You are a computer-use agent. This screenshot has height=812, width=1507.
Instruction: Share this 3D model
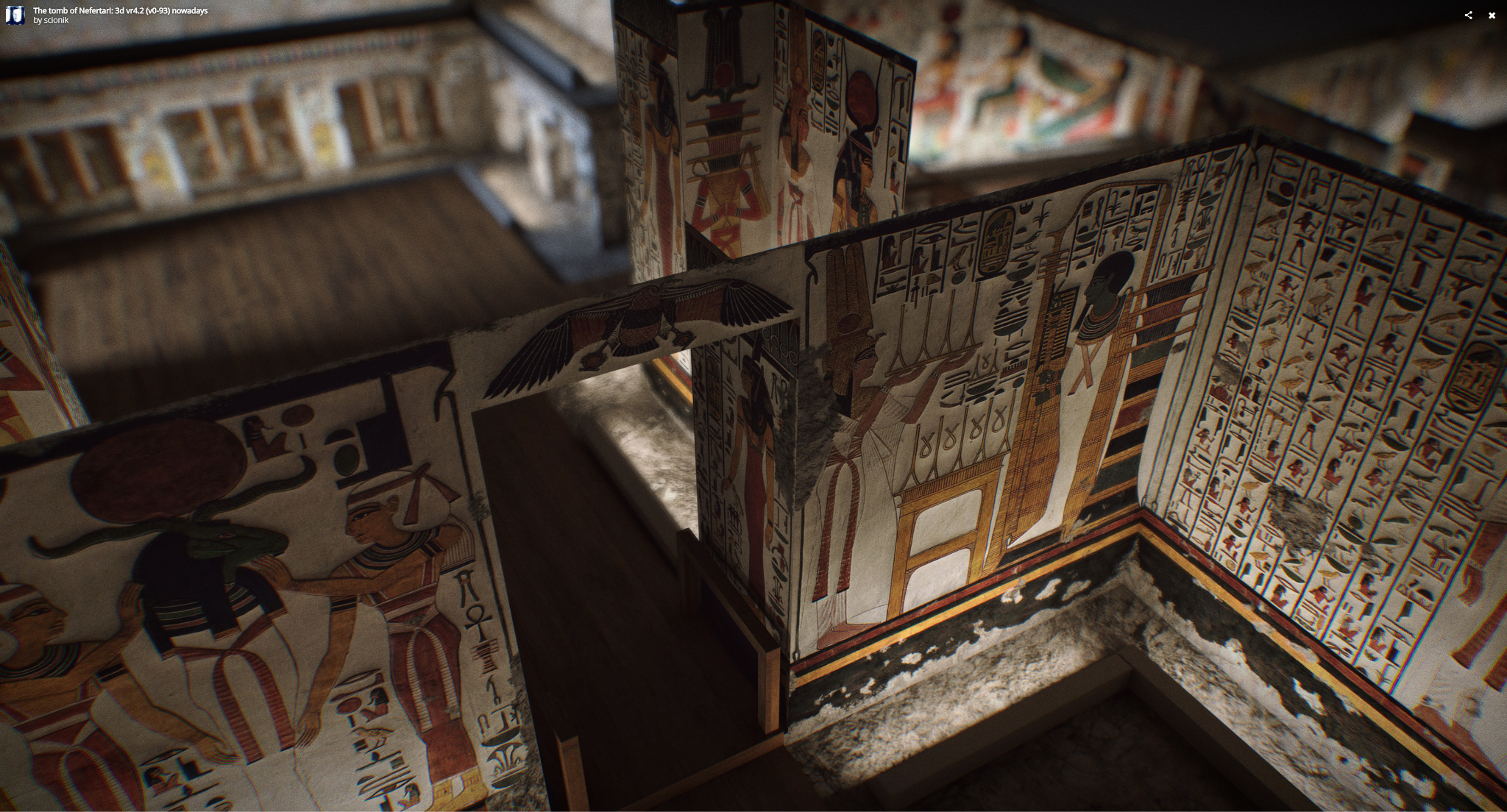click(1468, 15)
